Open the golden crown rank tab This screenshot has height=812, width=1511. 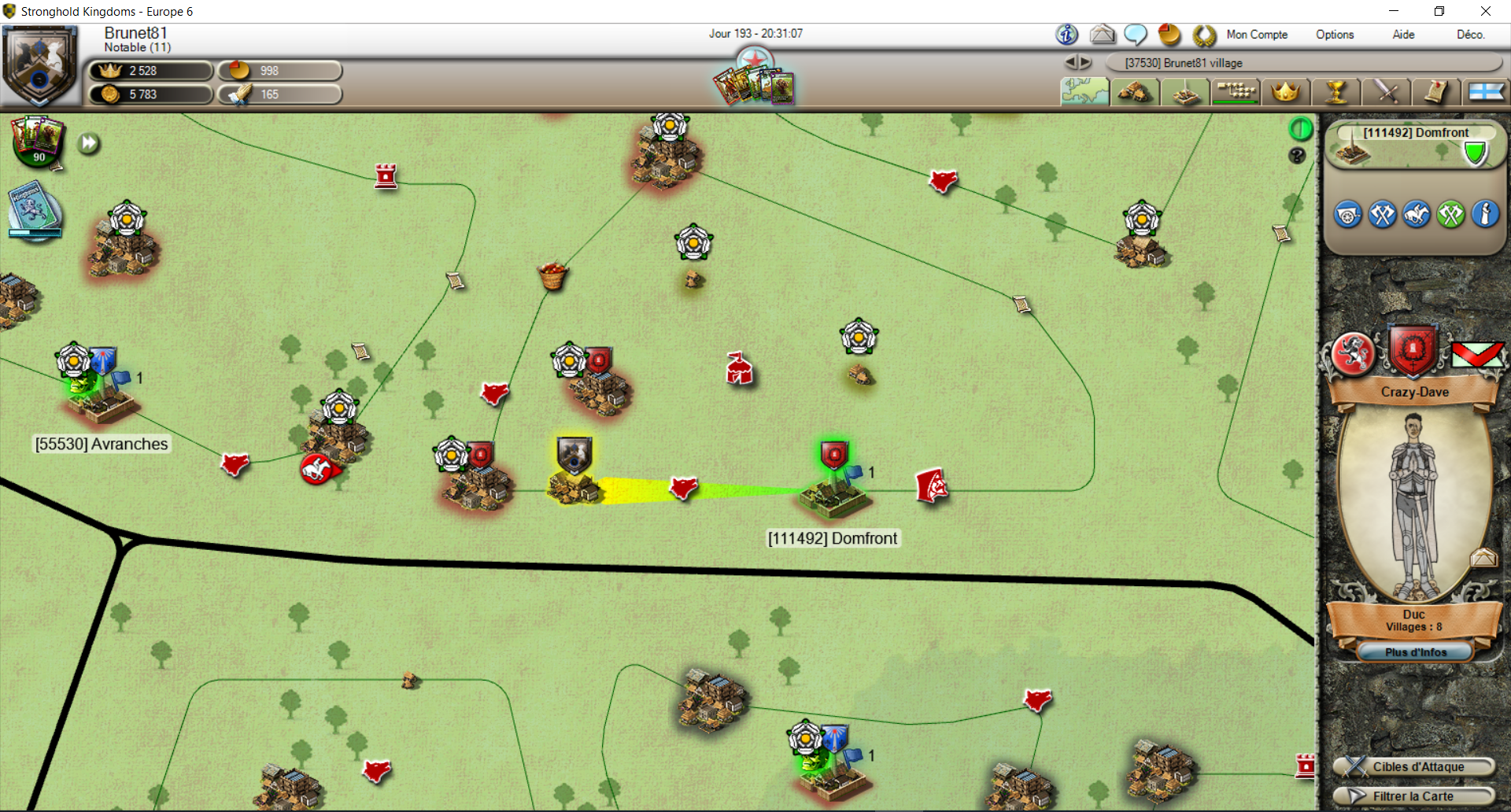click(1285, 92)
